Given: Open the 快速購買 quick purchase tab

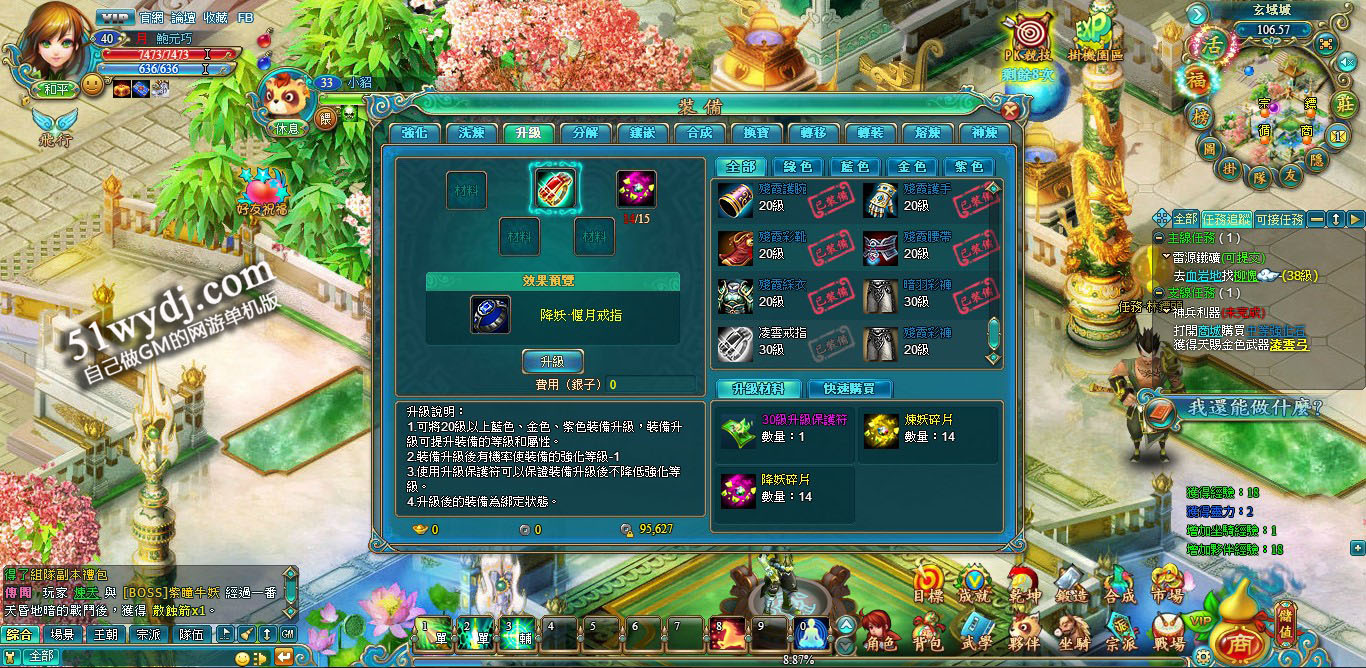Looking at the screenshot, I should (x=850, y=389).
